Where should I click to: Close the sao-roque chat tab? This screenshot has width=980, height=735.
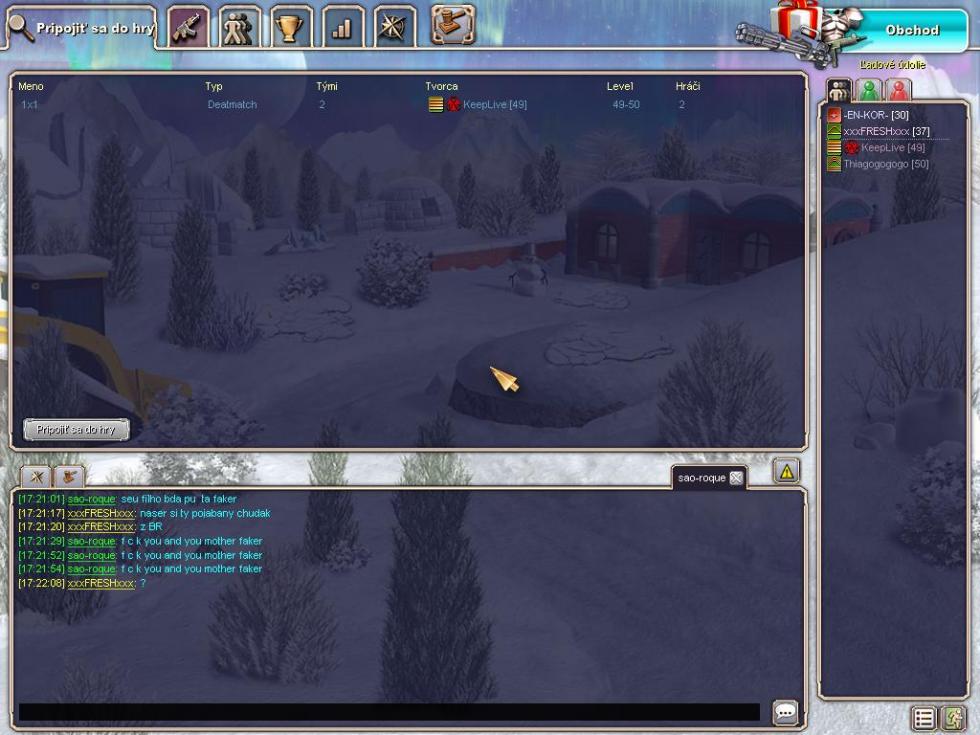tap(736, 478)
